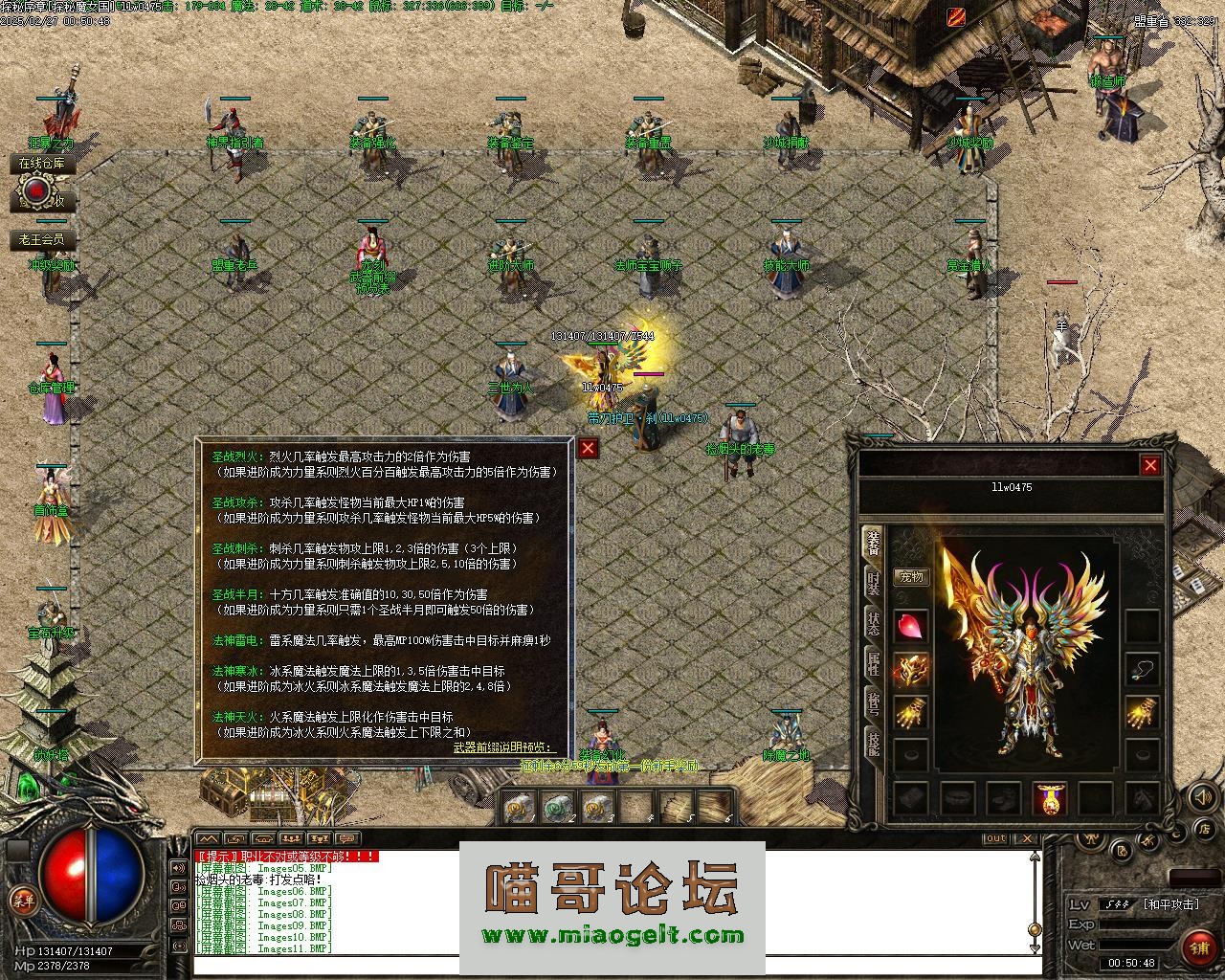Switch to the 技能 skills tab
Viewport: 1225px width, 980px height.
coord(873,744)
